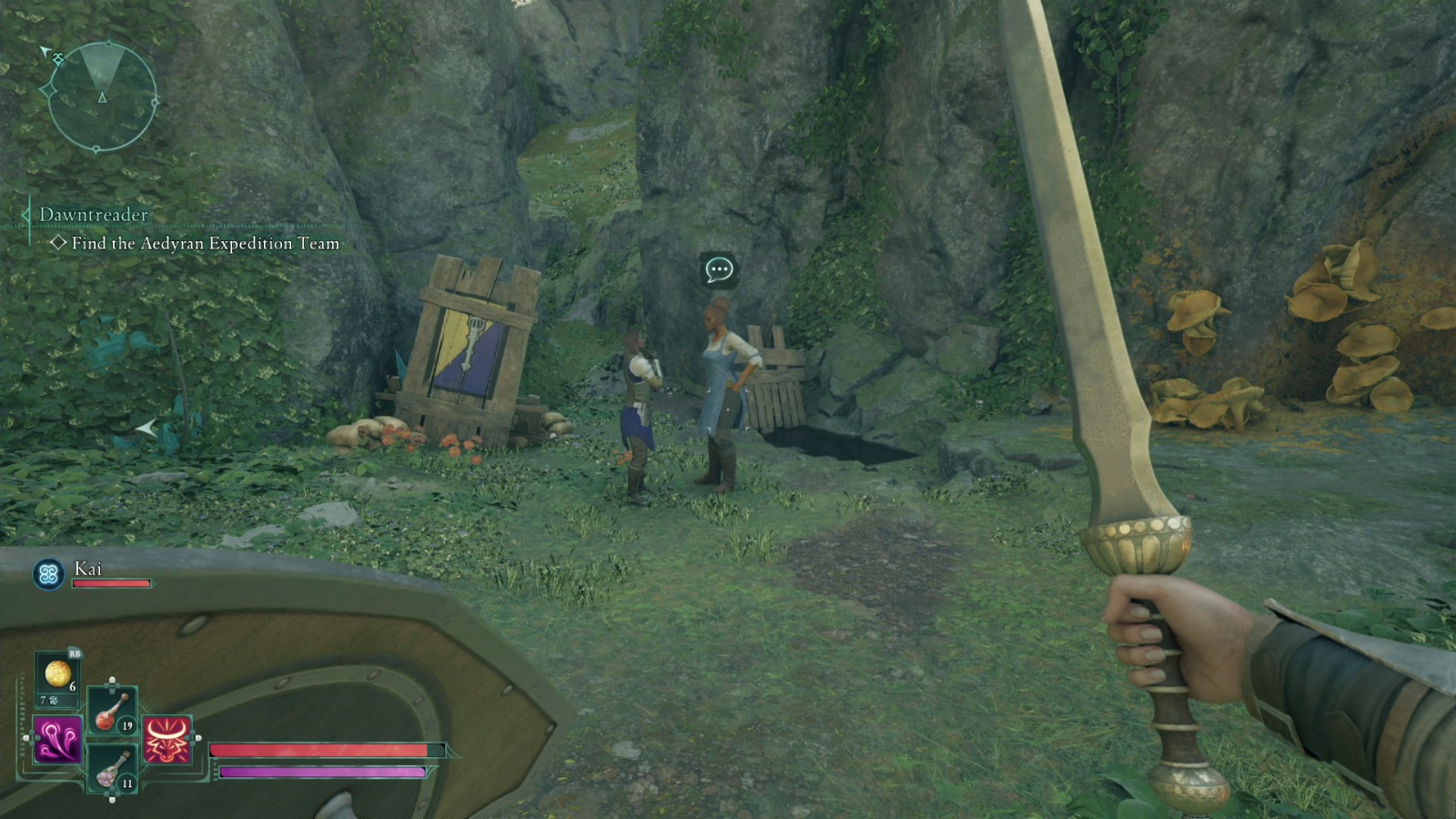
Task: Activate the purple spell ability icon
Action: [x=56, y=739]
